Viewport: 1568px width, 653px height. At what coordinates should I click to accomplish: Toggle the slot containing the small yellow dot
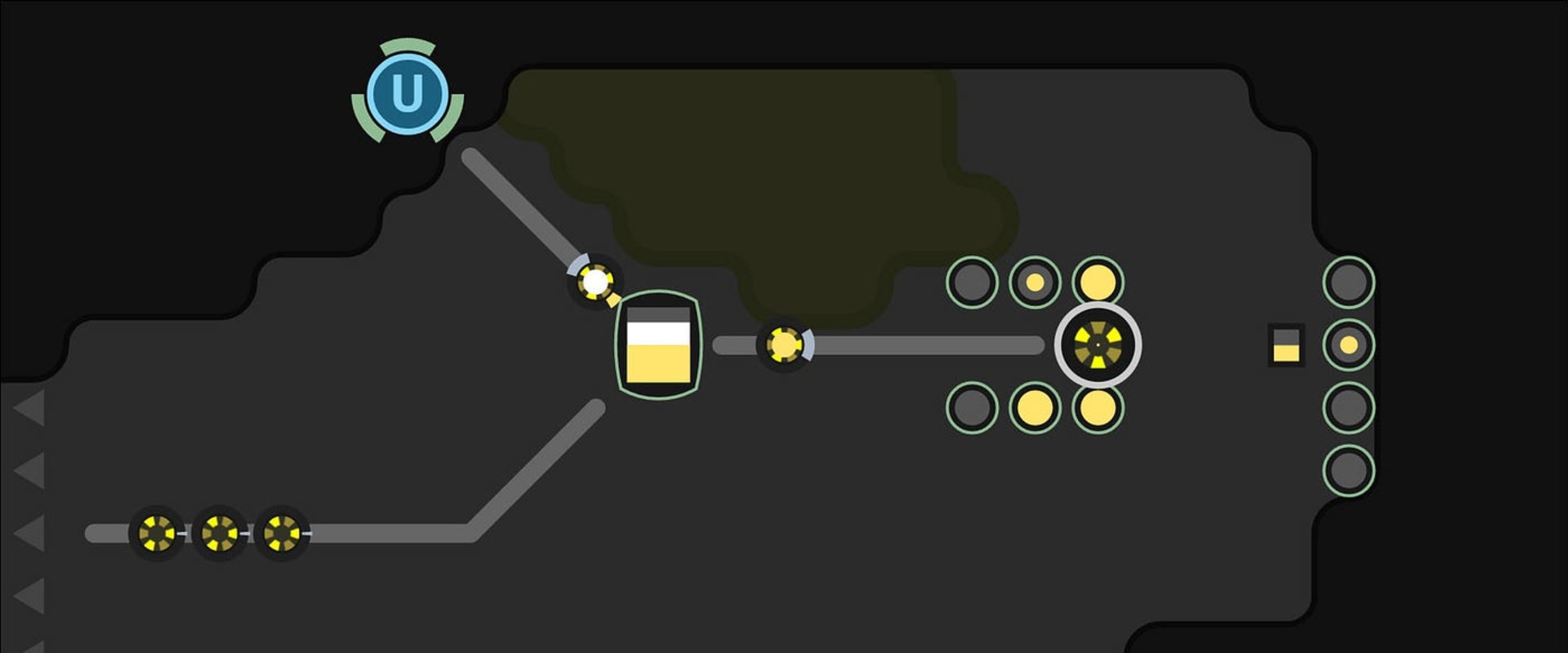click(1036, 283)
